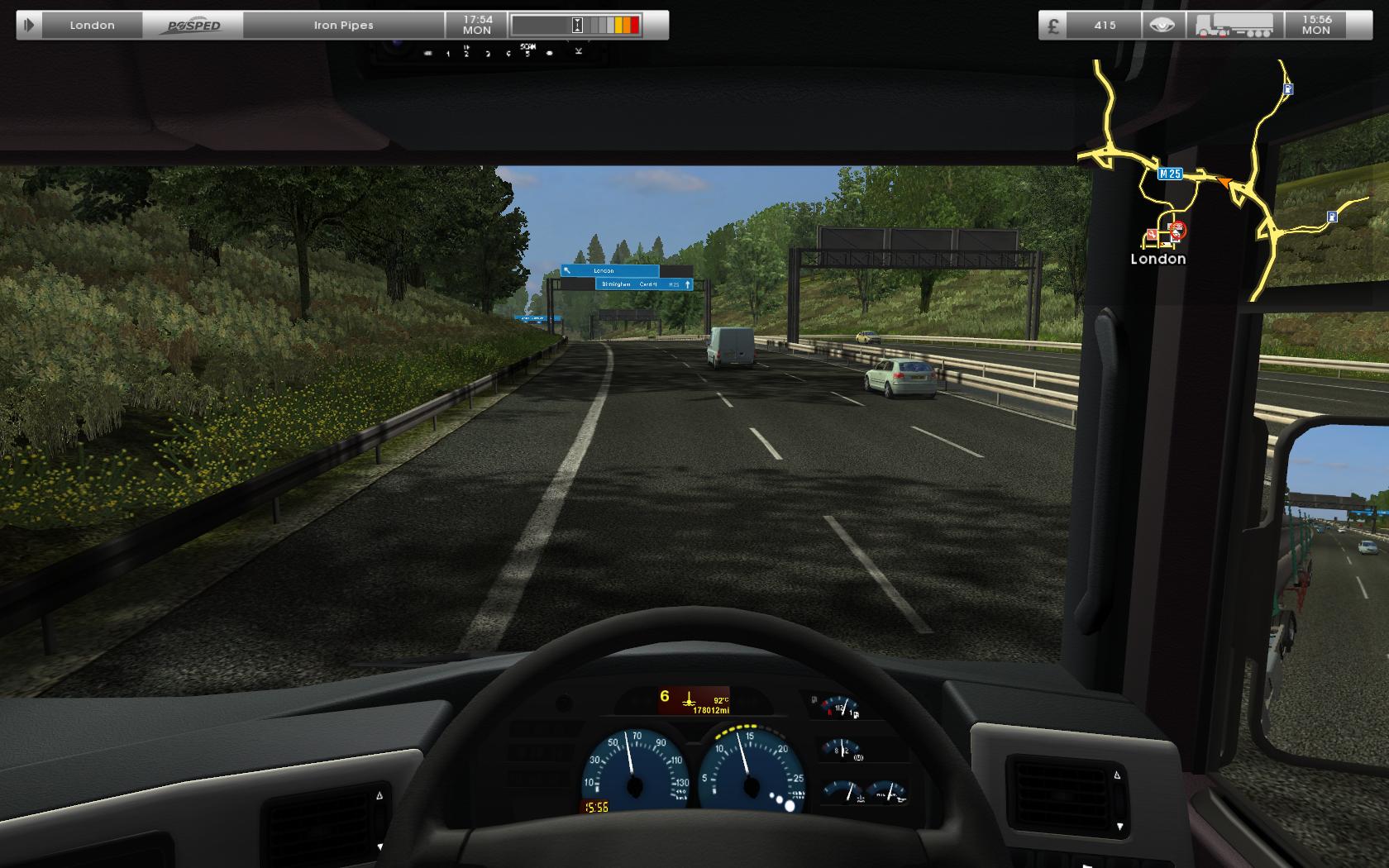
Task: Toggle radio preset 2
Action: point(466,52)
